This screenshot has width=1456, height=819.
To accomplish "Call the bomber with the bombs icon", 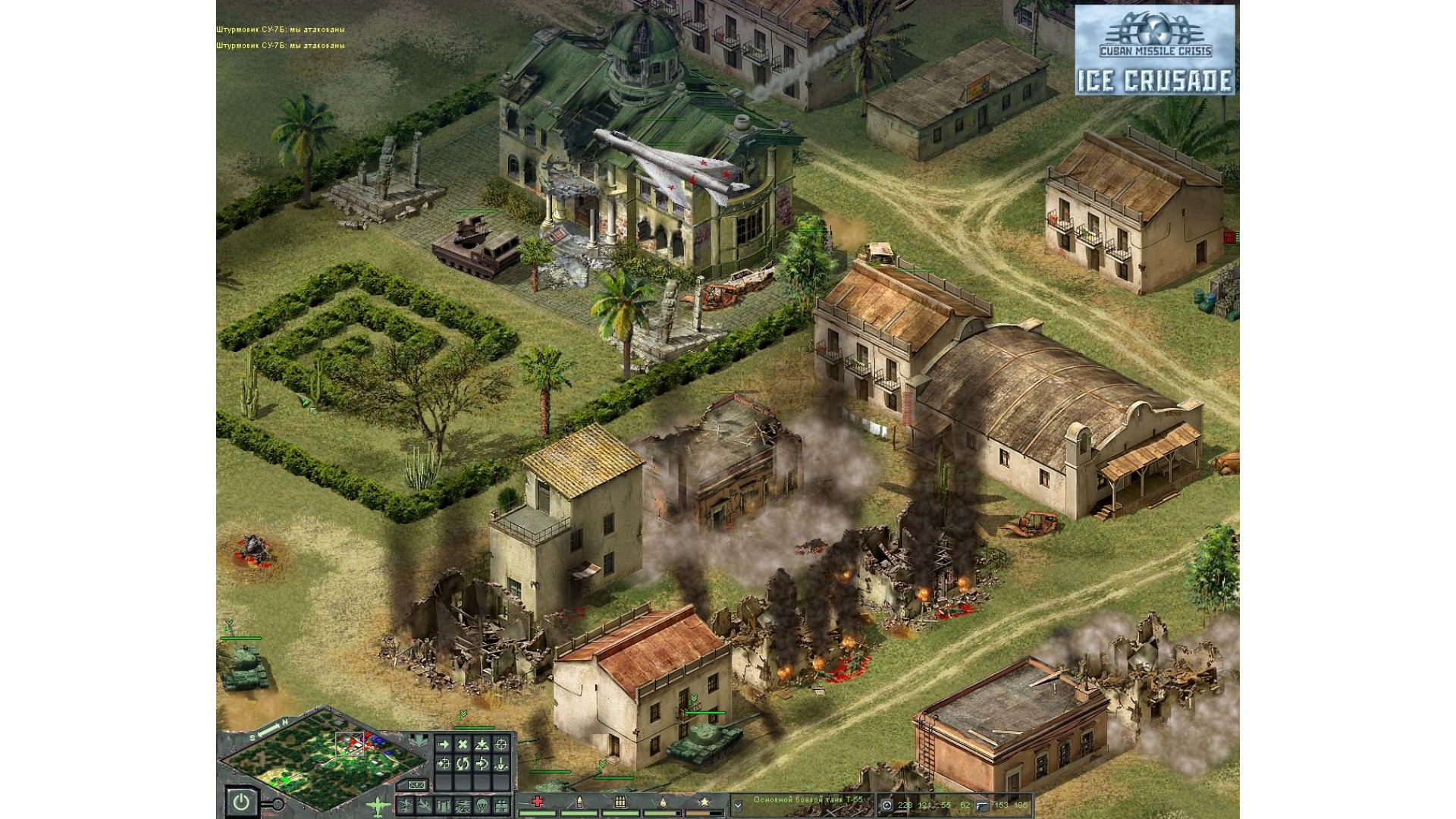I will (444, 805).
